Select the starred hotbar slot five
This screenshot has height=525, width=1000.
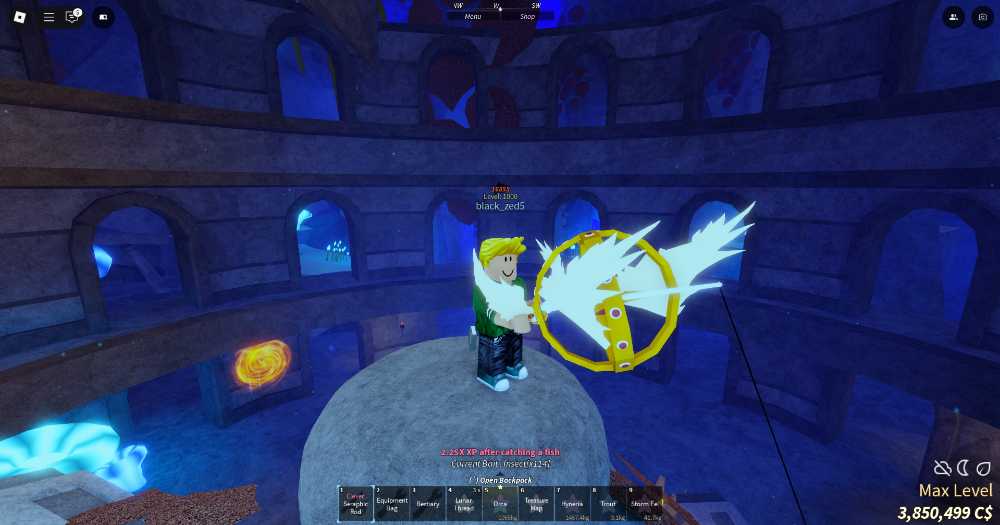(500, 503)
